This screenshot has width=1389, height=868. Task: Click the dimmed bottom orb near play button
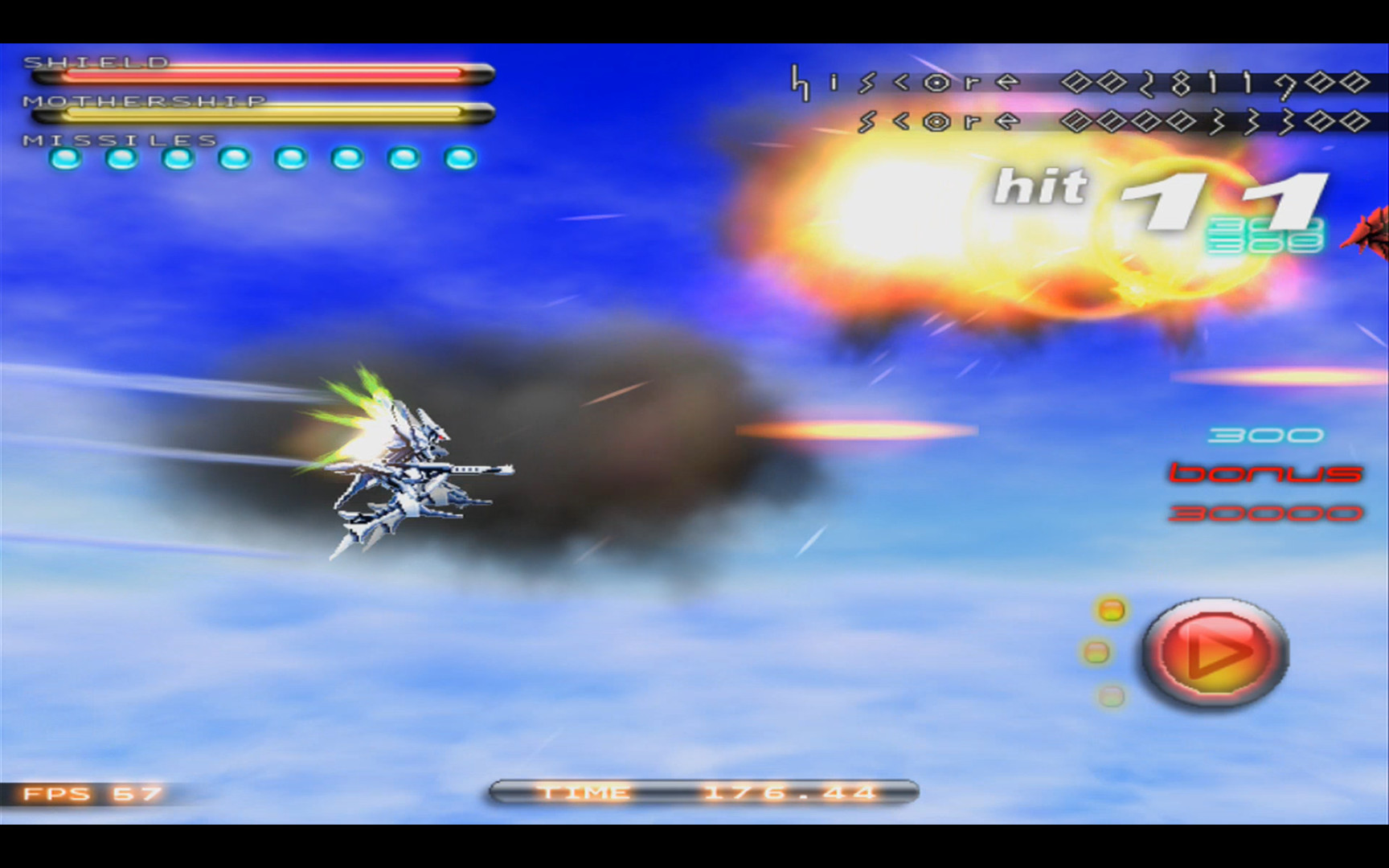pyautogui.click(x=1110, y=695)
